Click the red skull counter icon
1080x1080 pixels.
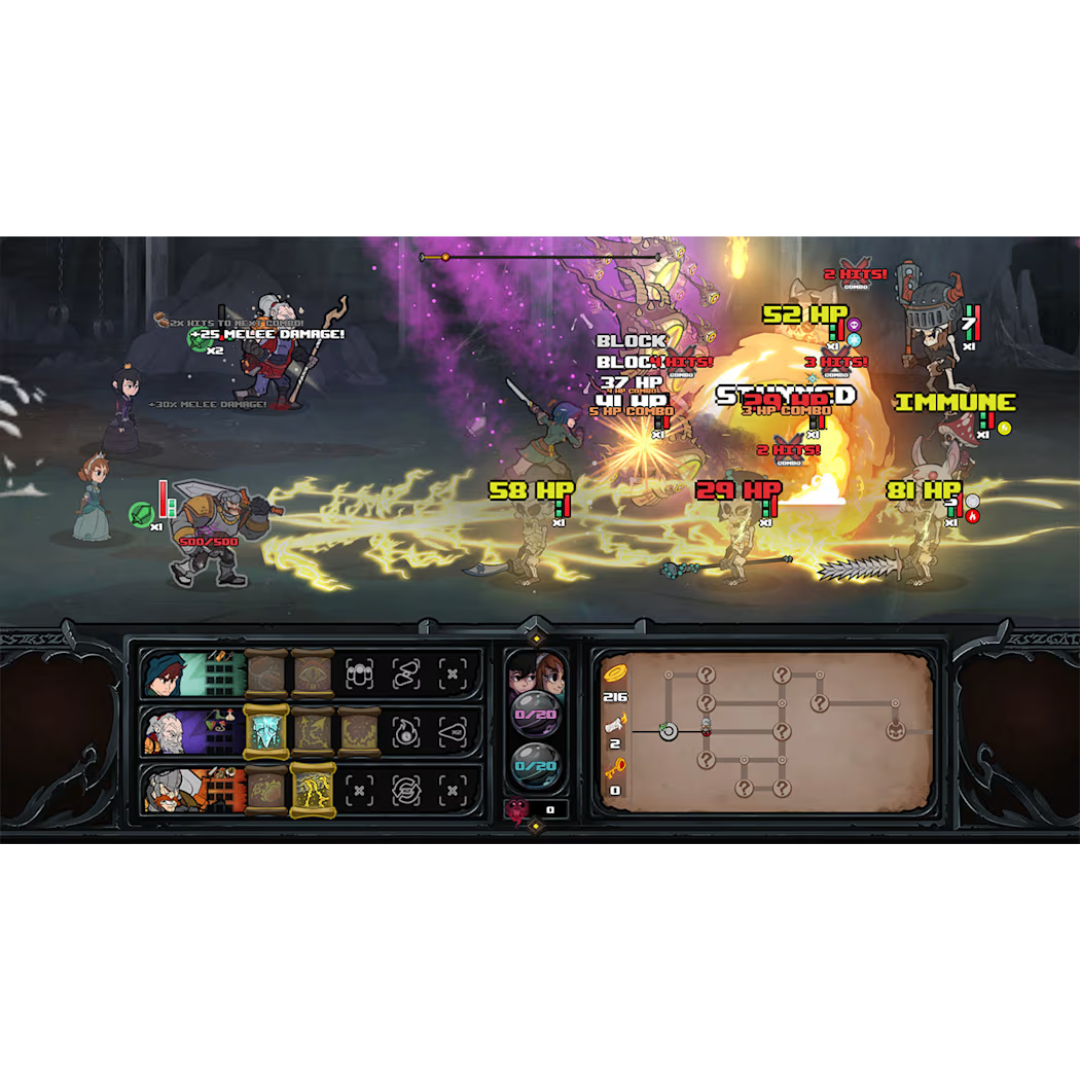(x=518, y=810)
